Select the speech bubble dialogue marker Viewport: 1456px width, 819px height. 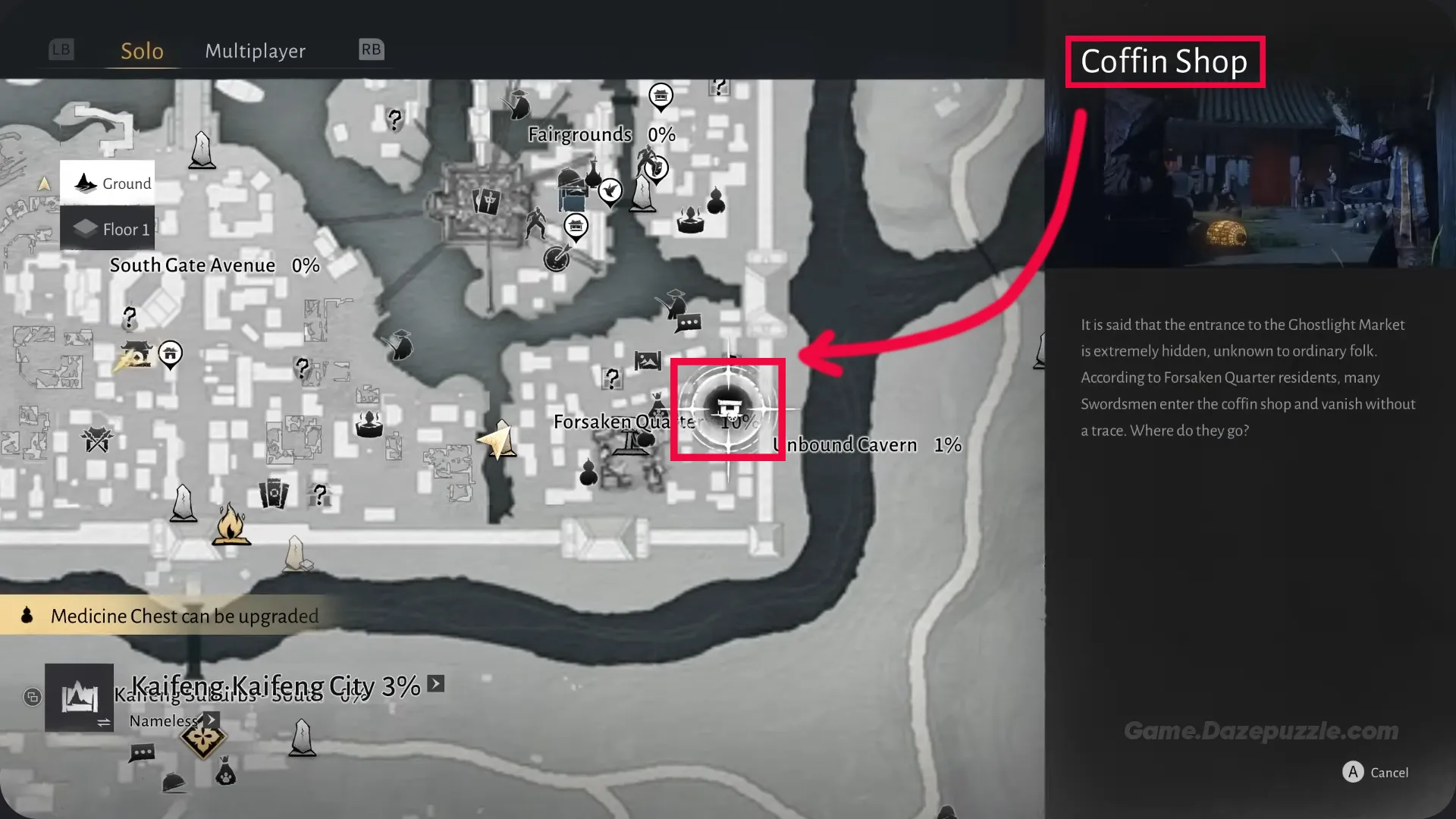click(x=689, y=320)
